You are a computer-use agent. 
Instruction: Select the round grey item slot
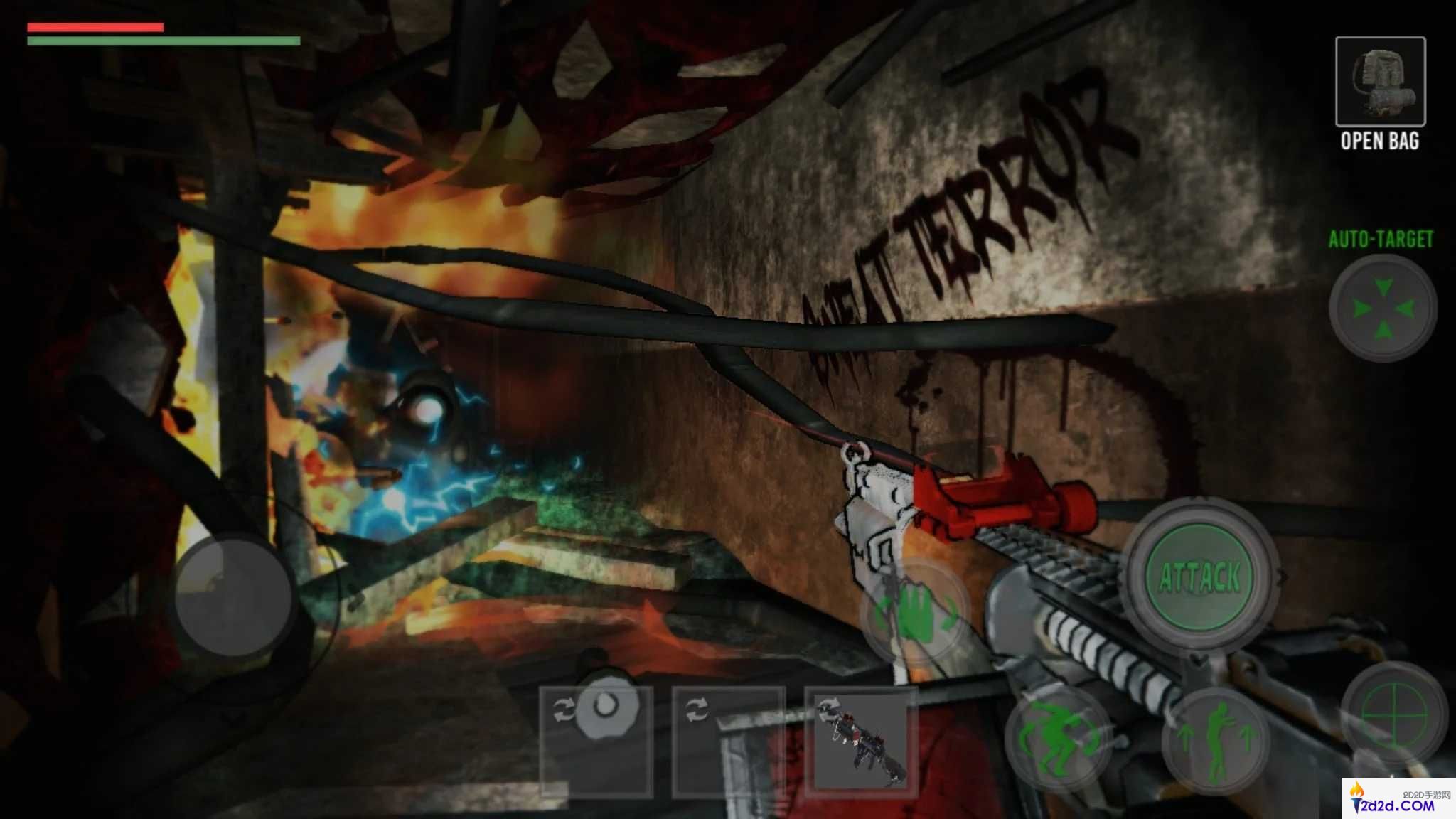pos(596,741)
